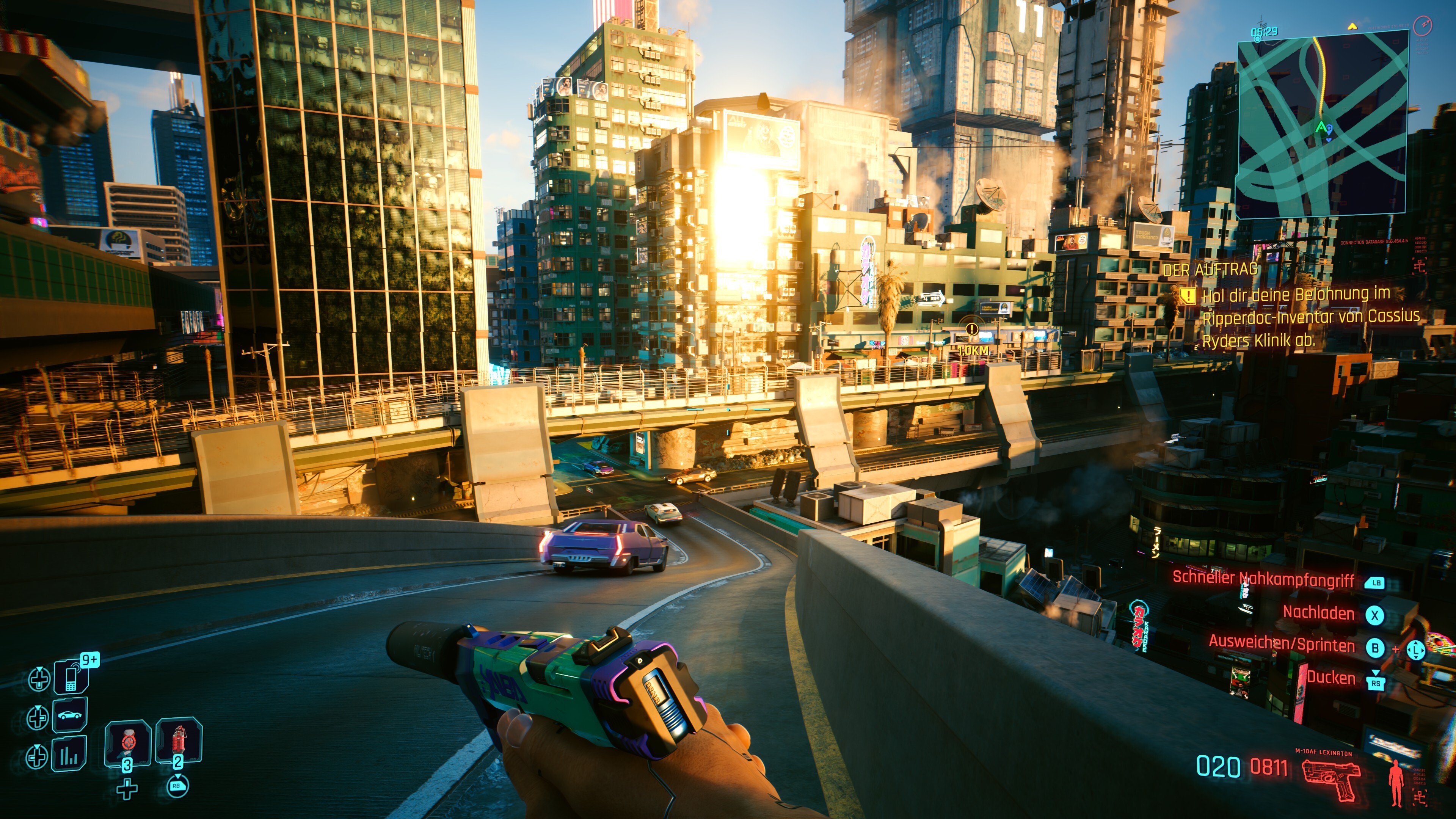Select the 1,0KM objective waypoint marker
The image size is (1456, 819).
pyautogui.click(x=971, y=329)
